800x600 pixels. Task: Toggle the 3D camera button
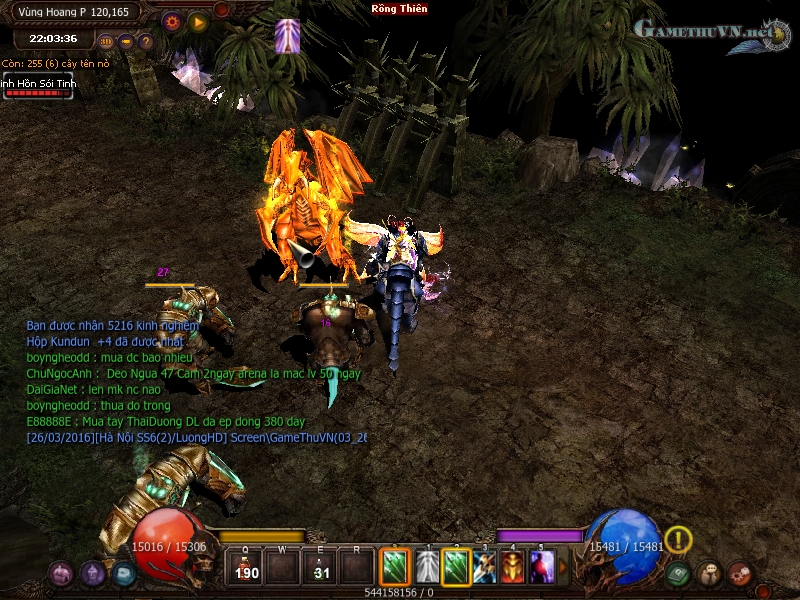(106, 42)
